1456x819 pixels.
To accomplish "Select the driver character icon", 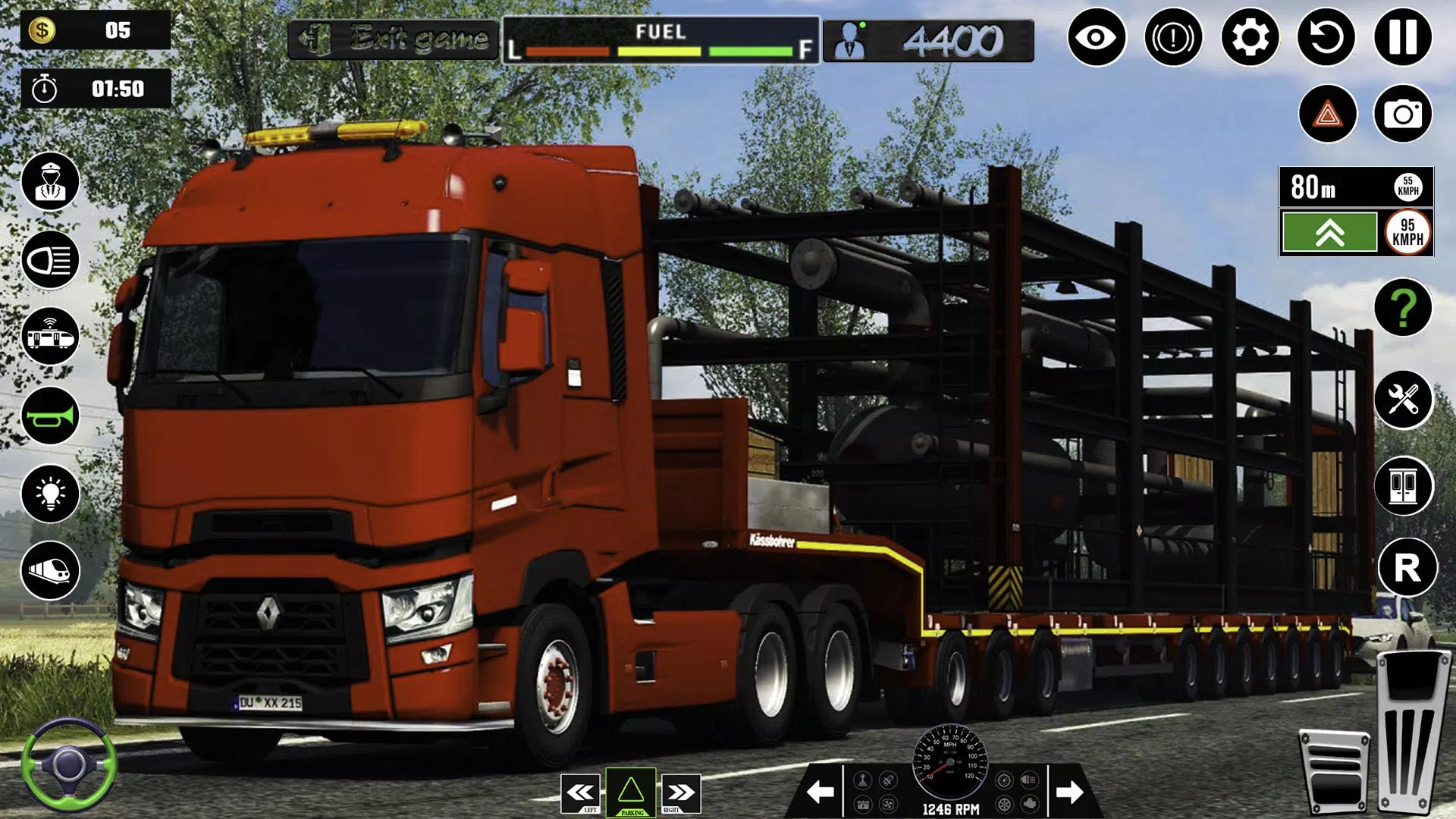I will 50,182.
